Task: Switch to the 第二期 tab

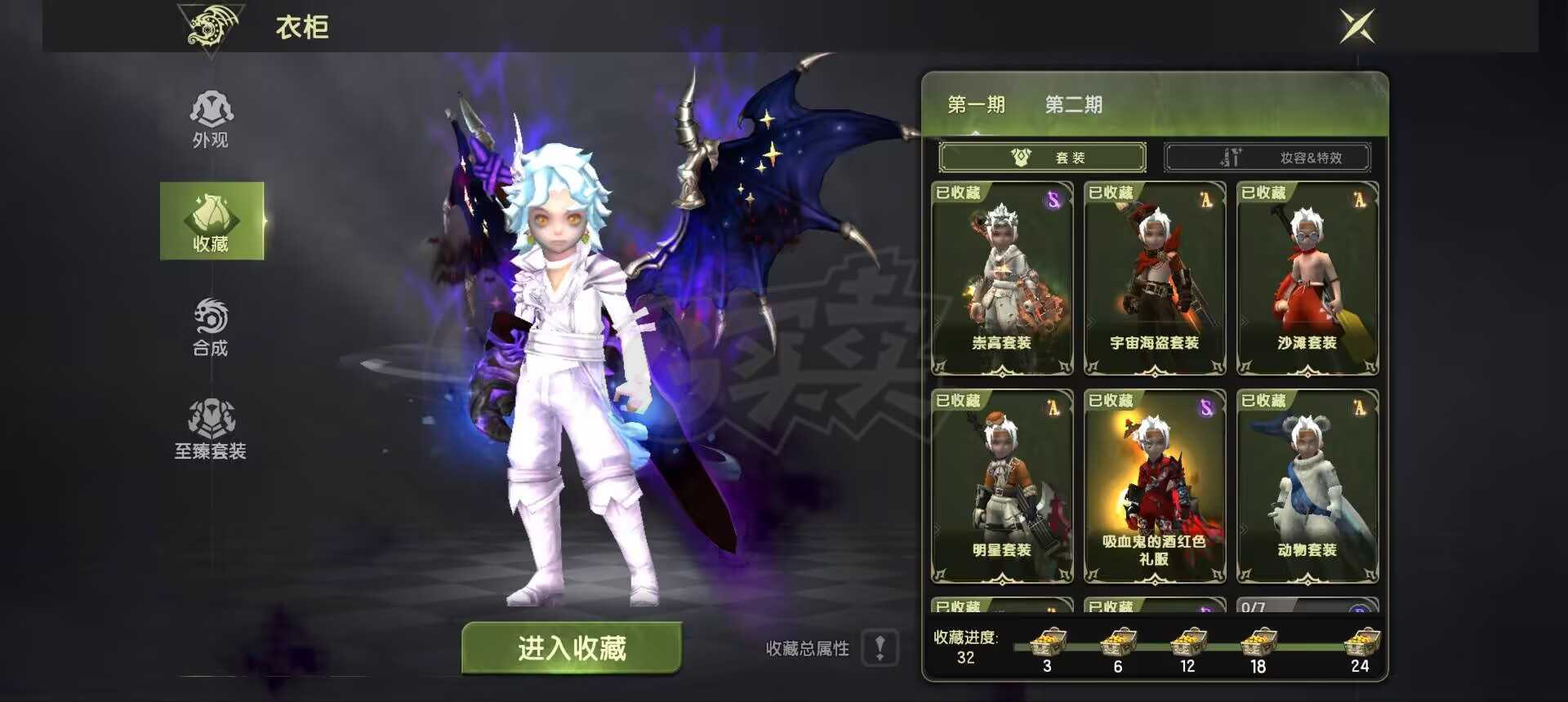Action: click(x=1074, y=104)
